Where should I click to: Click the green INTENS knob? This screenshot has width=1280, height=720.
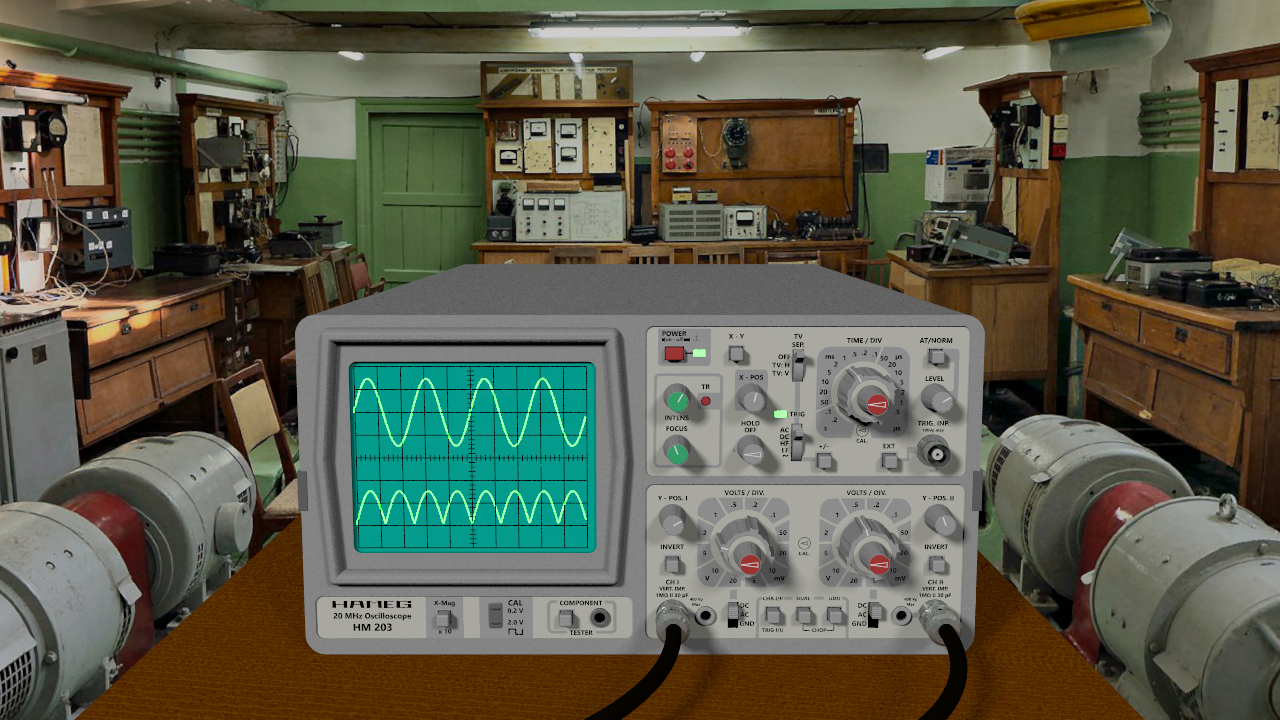(x=677, y=401)
